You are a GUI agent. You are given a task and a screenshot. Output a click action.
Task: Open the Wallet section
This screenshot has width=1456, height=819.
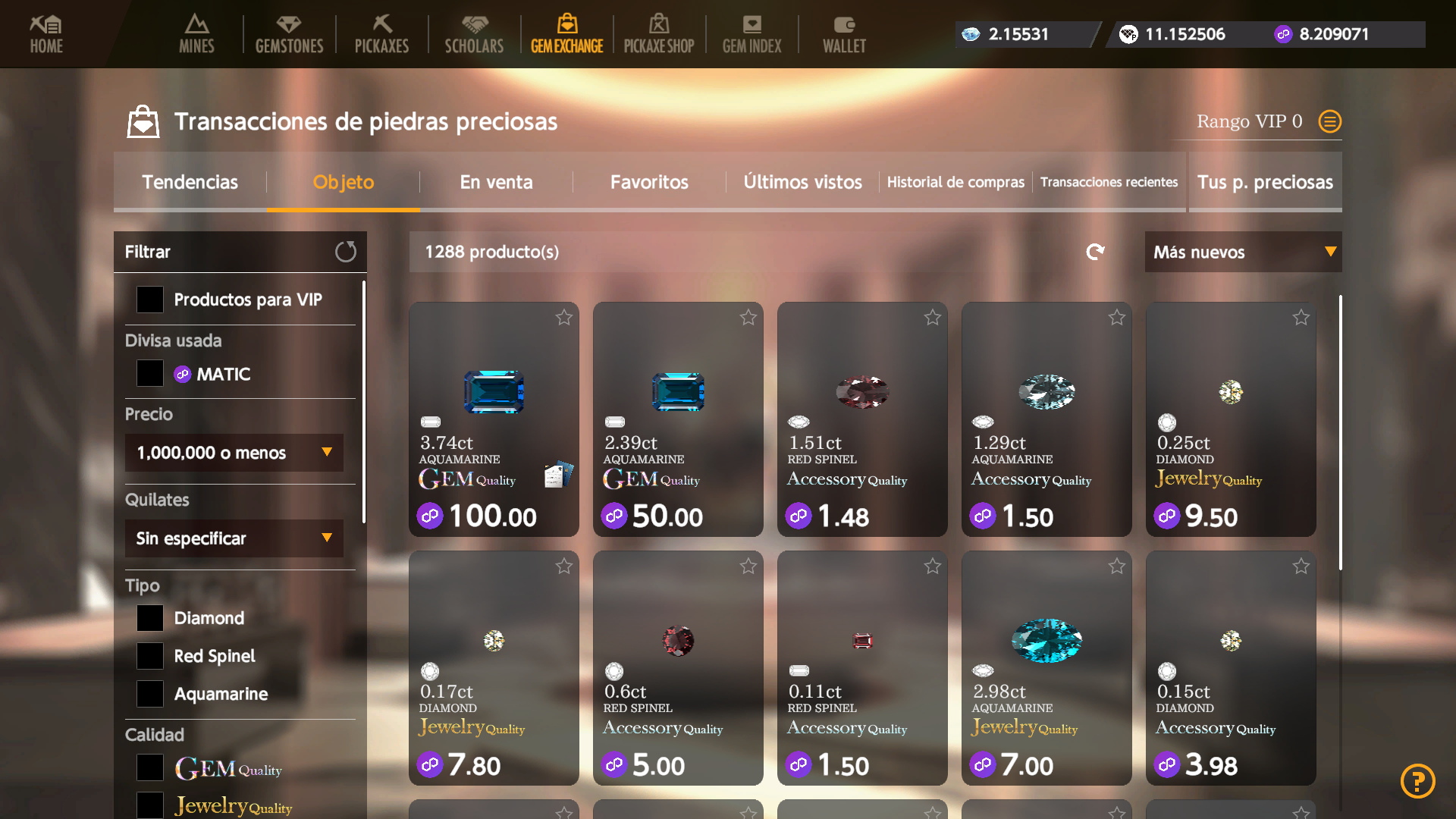(844, 34)
